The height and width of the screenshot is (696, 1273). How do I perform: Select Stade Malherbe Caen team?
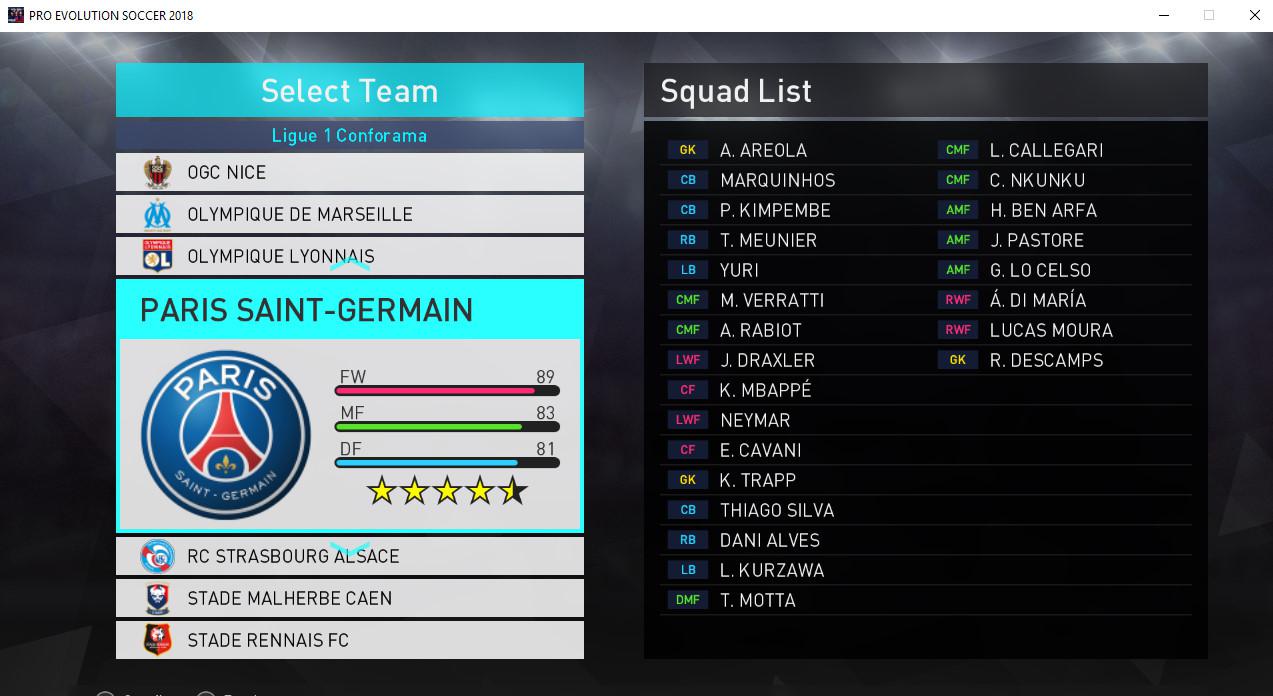point(349,598)
